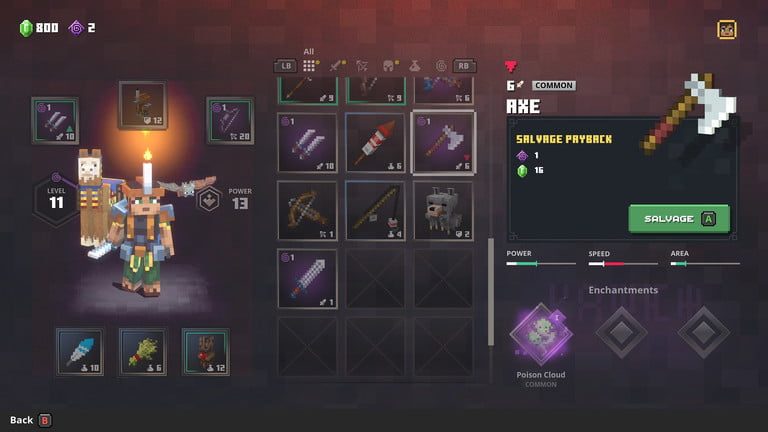Open the chest icon in top corner

727,29
